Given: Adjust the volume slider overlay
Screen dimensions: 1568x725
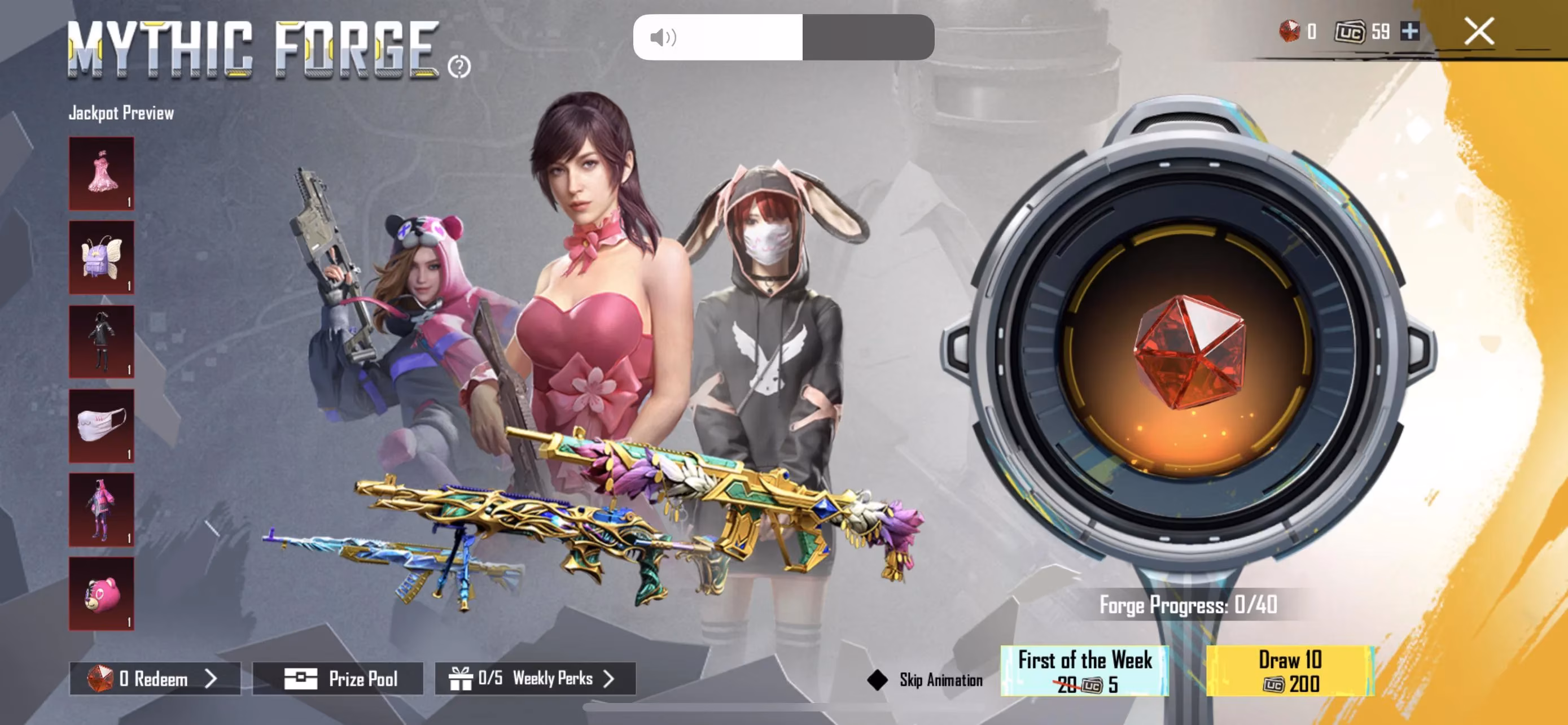Looking at the screenshot, I should click(x=783, y=37).
